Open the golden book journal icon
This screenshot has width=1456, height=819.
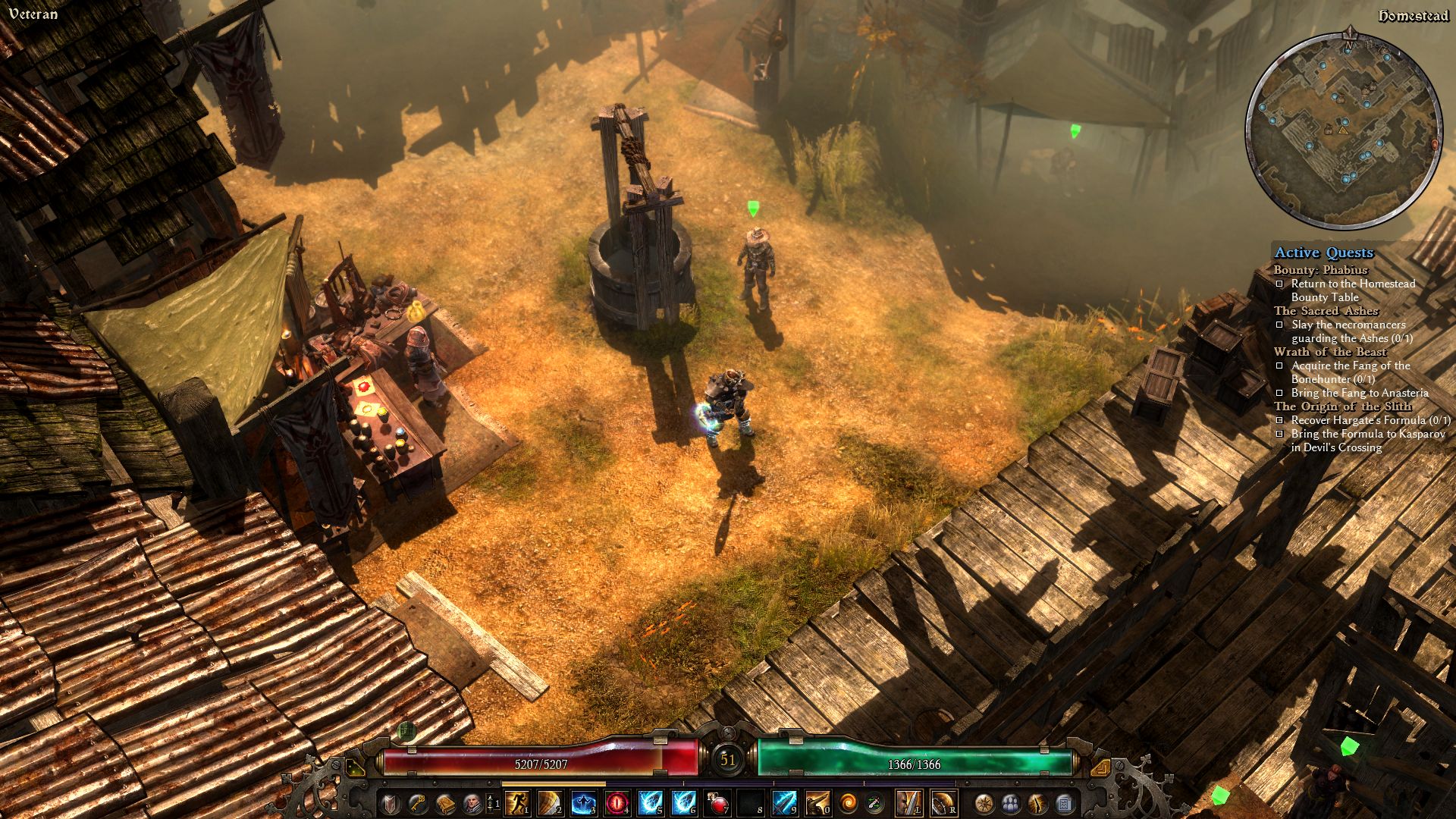(x=444, y=802)
